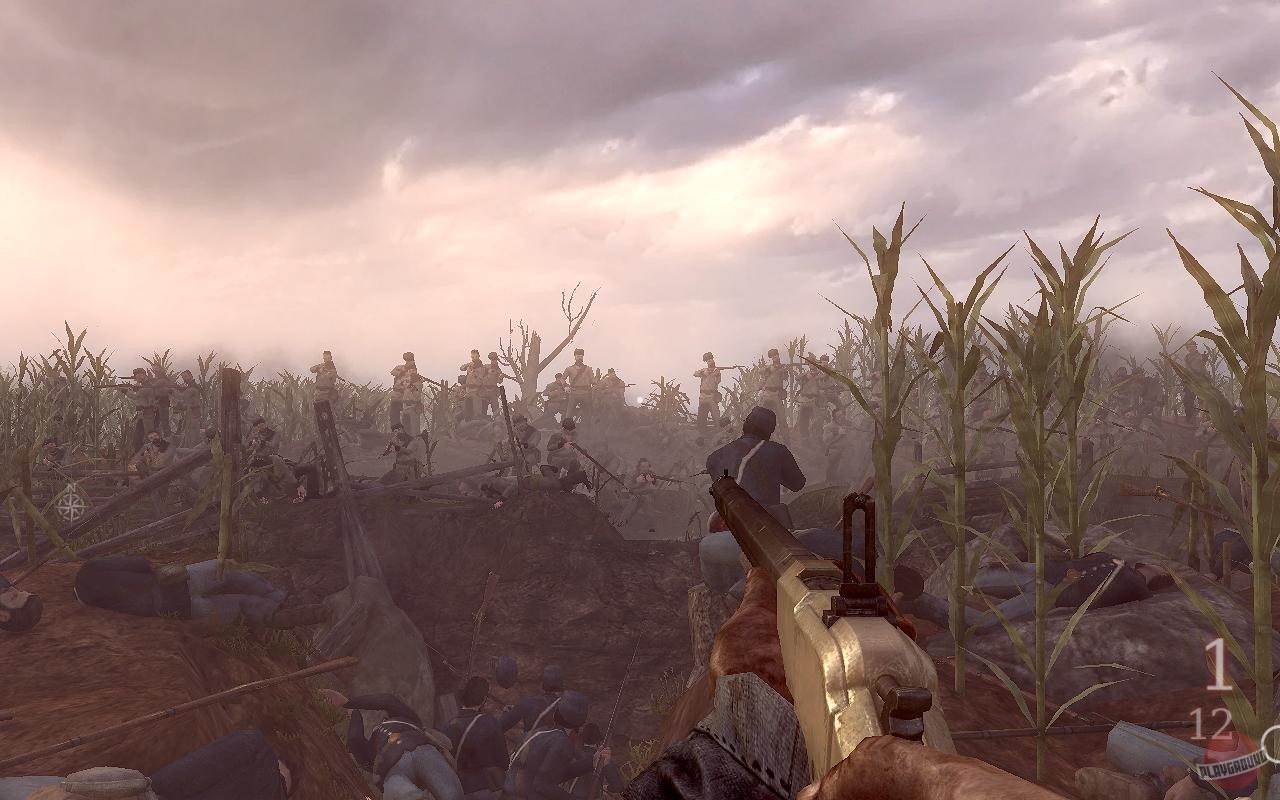Click the PLAYGROUND logo badge
The height and width of the screenshot is (800, 1280).
tap(1231, 767)
